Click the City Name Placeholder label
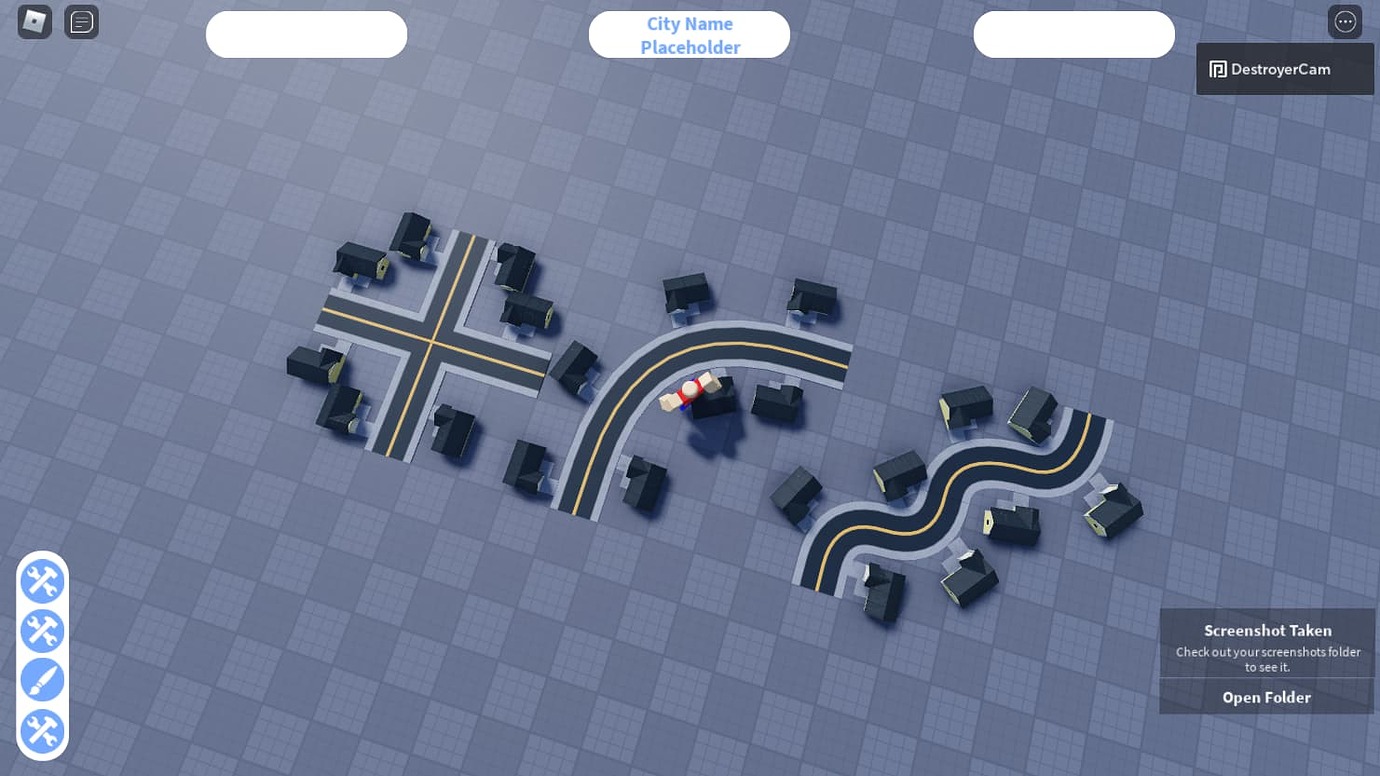Image resolution: width=1380 pixels, height=776 pixels. [x=689, y=34]
